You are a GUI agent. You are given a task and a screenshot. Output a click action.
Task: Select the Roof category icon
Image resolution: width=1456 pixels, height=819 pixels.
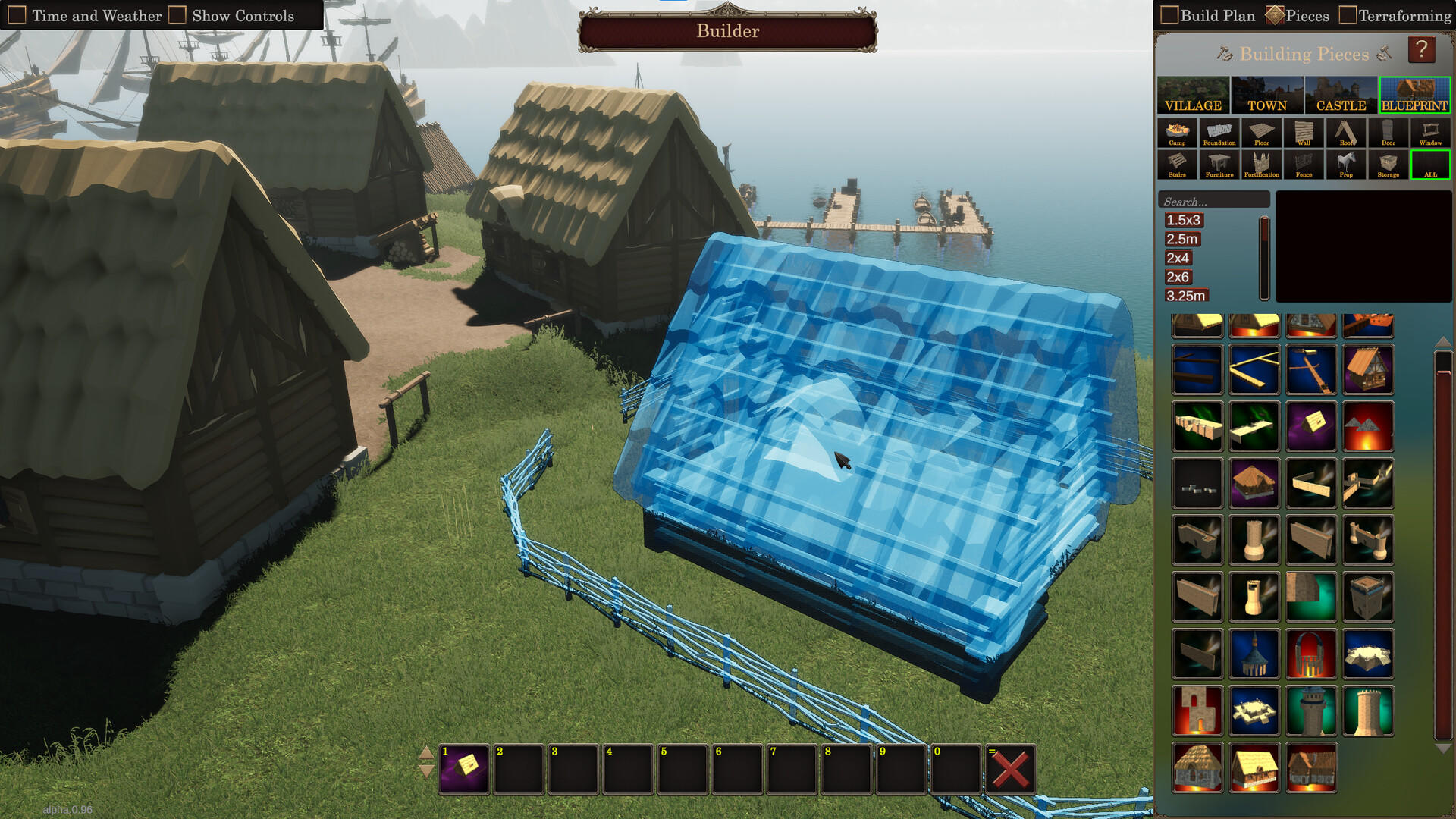click(x=1347, y=133)
